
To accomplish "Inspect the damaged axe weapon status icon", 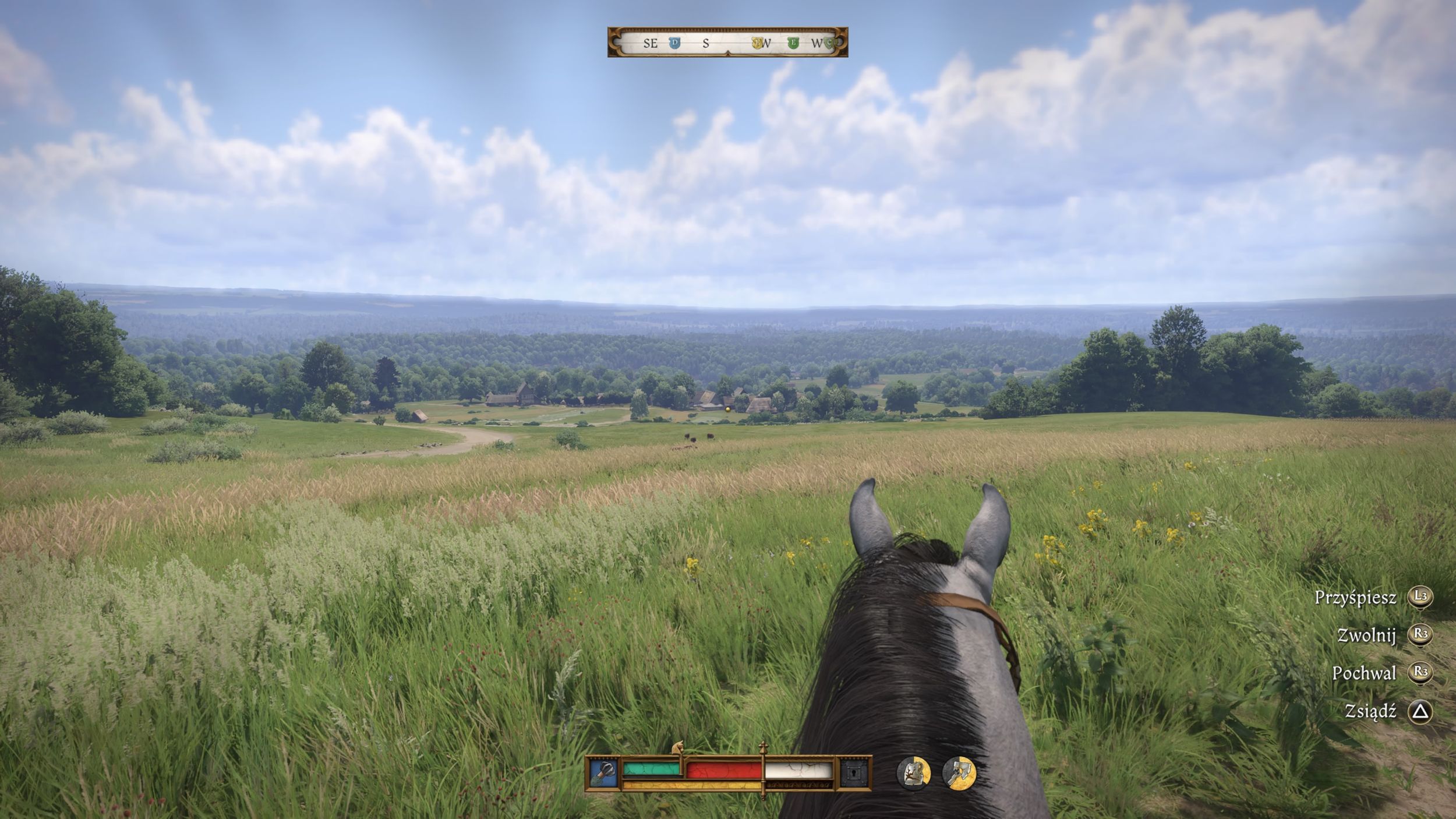I will [x=959, y=773].
